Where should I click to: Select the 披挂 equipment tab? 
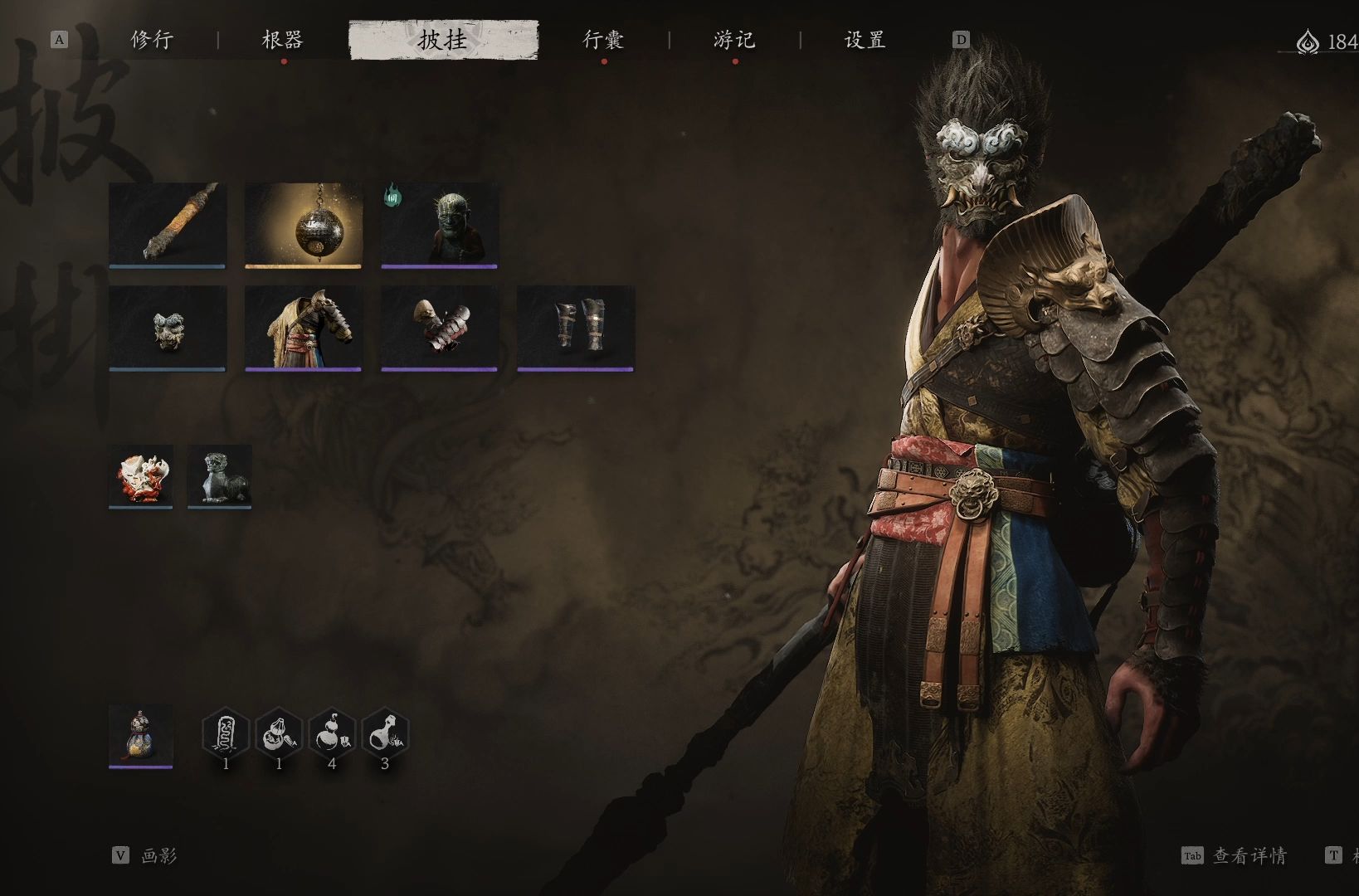pyautogui.click(x=443, y=40)
